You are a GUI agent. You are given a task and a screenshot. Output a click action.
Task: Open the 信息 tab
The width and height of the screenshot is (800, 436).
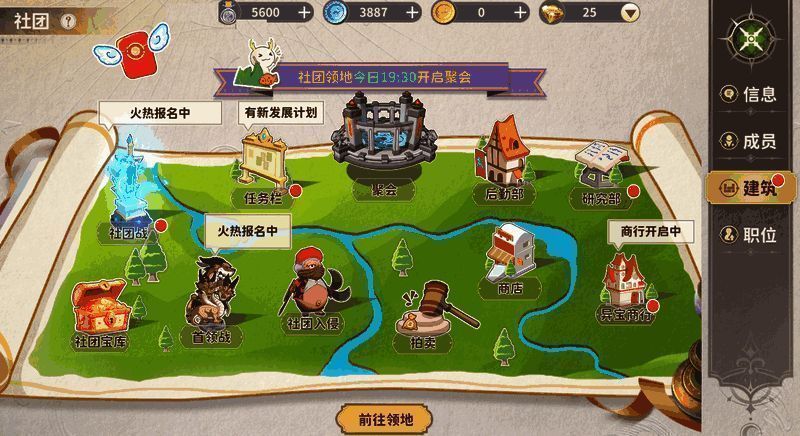pos(749,95)
